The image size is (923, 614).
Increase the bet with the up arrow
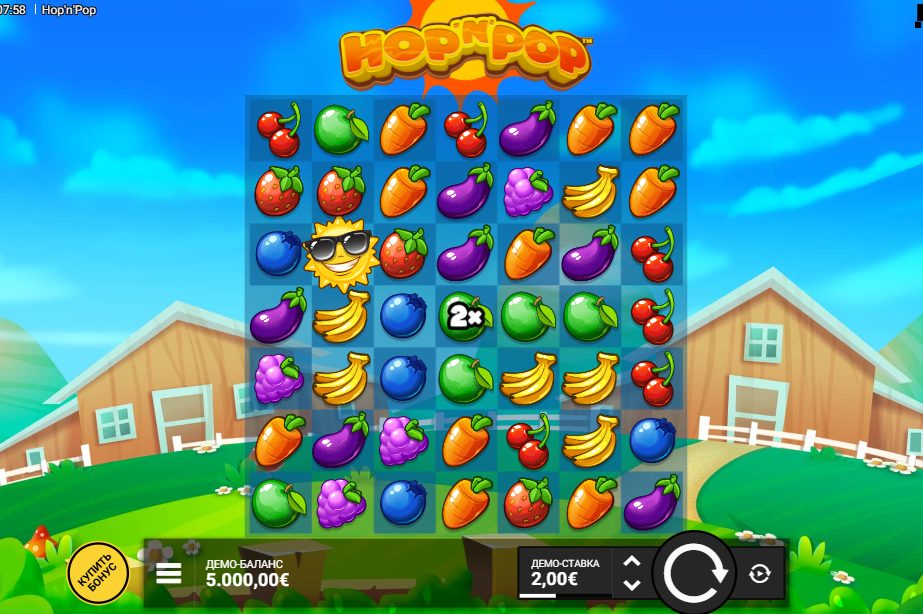pos(631,563)
